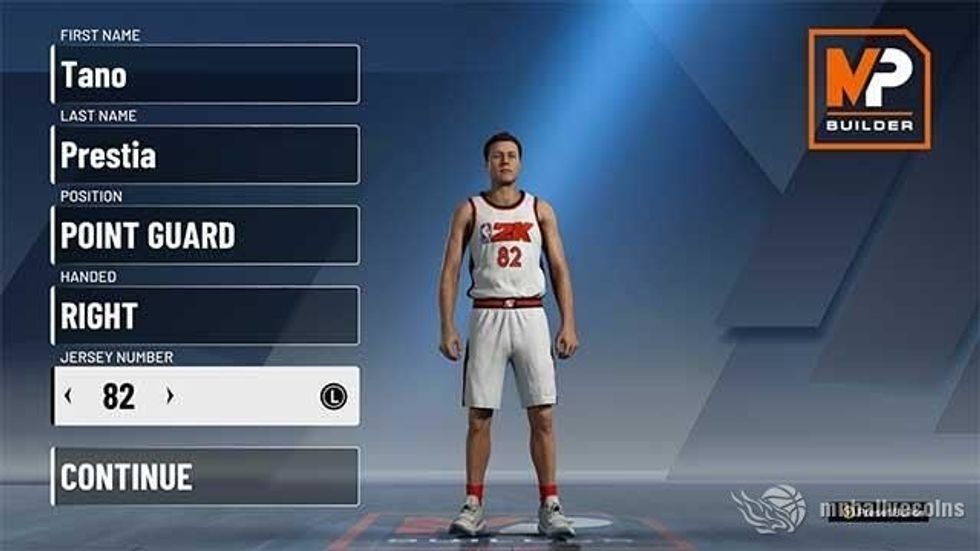This screenshot has width=980, height=551.
Task: Edit the Last Name field showing Prestia
Action: click(205, 155)
